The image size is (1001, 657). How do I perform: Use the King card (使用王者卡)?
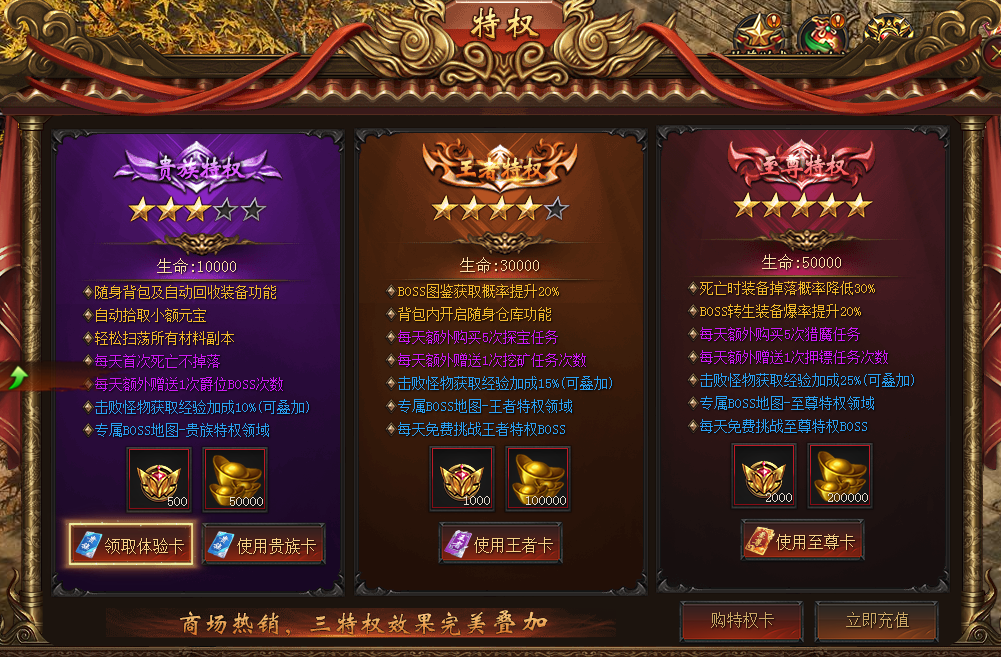pyautogui.click(x=499, y=544)
